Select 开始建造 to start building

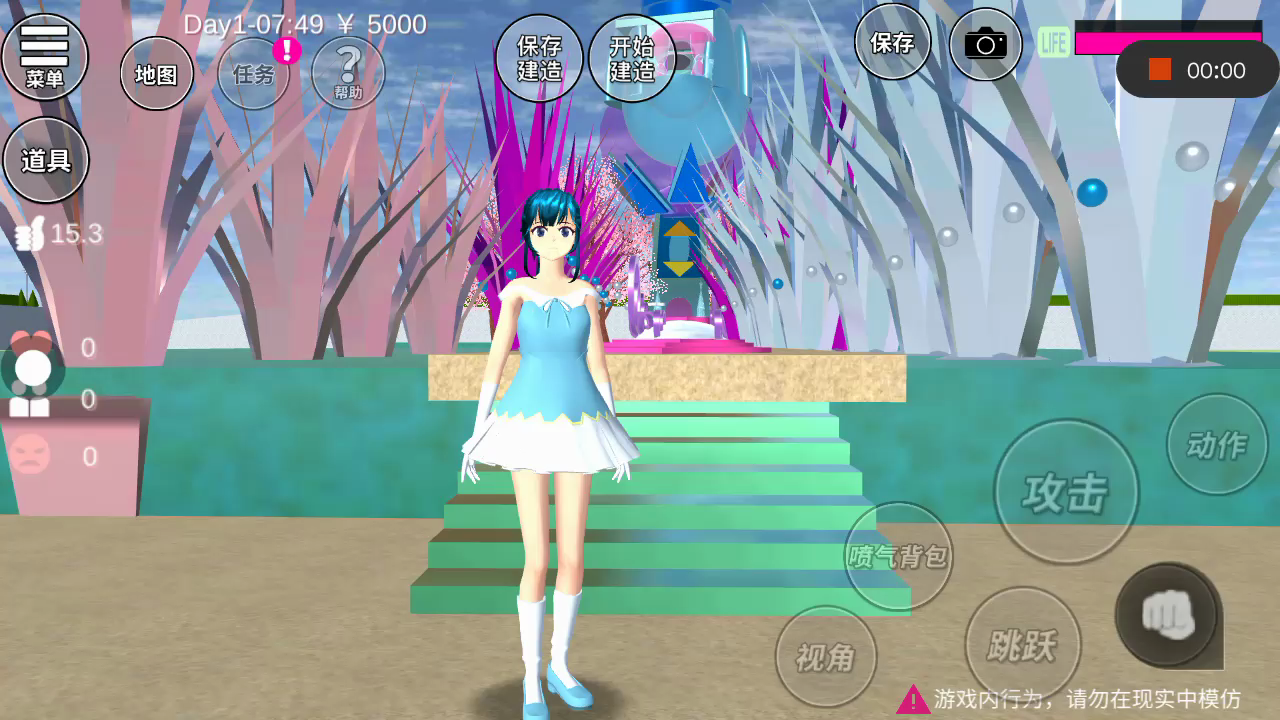pos(632,58)
